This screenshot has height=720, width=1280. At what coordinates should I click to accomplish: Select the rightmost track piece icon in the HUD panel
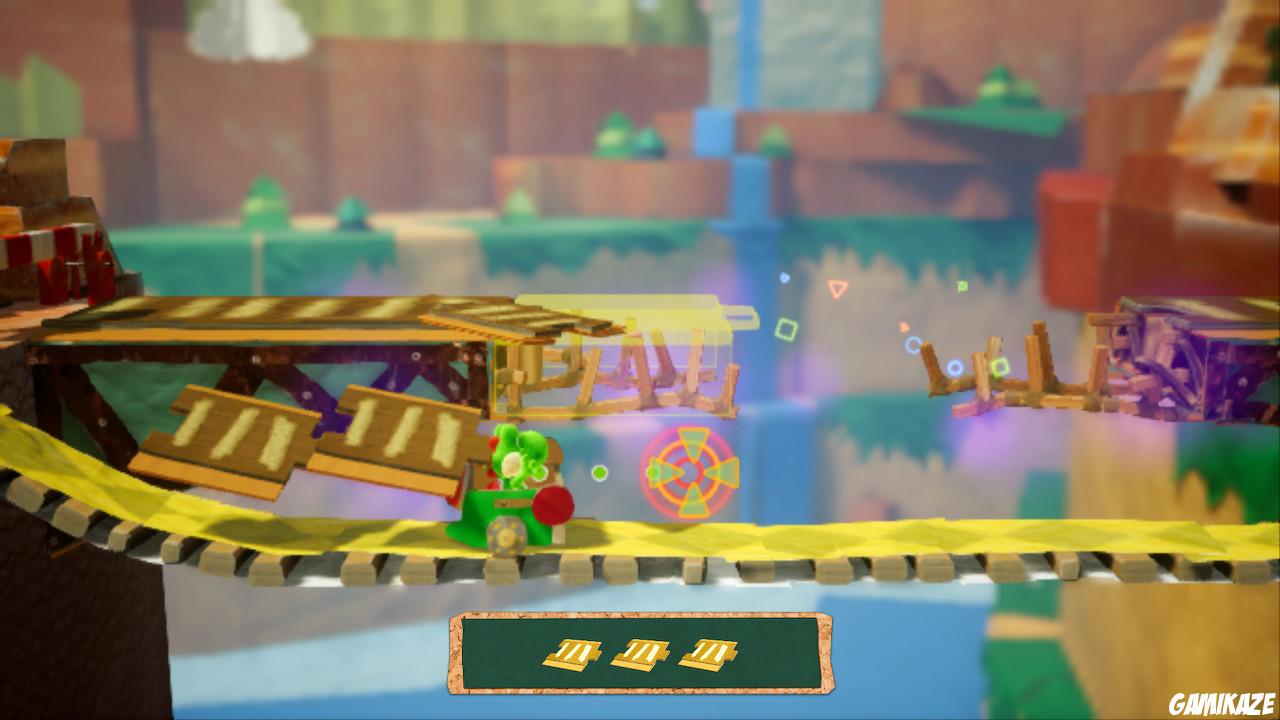705,653
